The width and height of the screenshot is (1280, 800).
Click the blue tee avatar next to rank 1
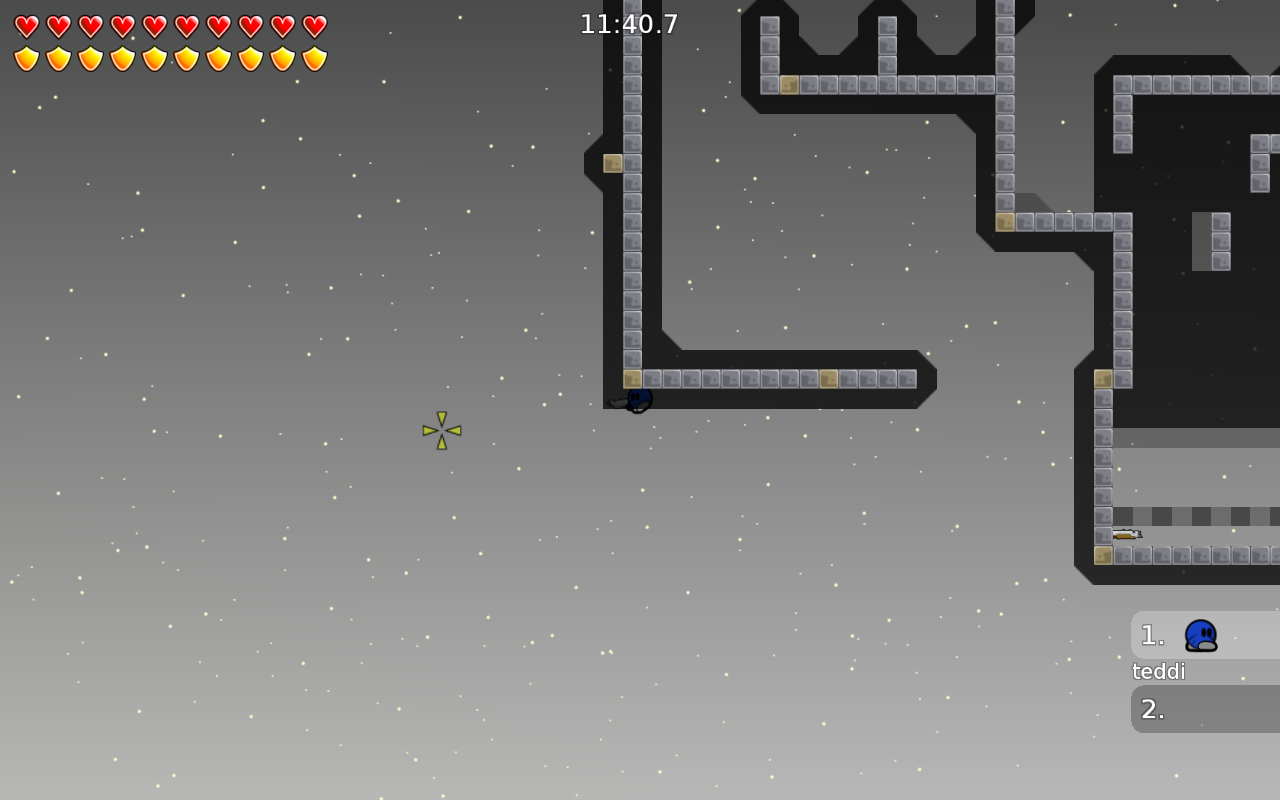pyautogui.click(x=1199, y=635)
